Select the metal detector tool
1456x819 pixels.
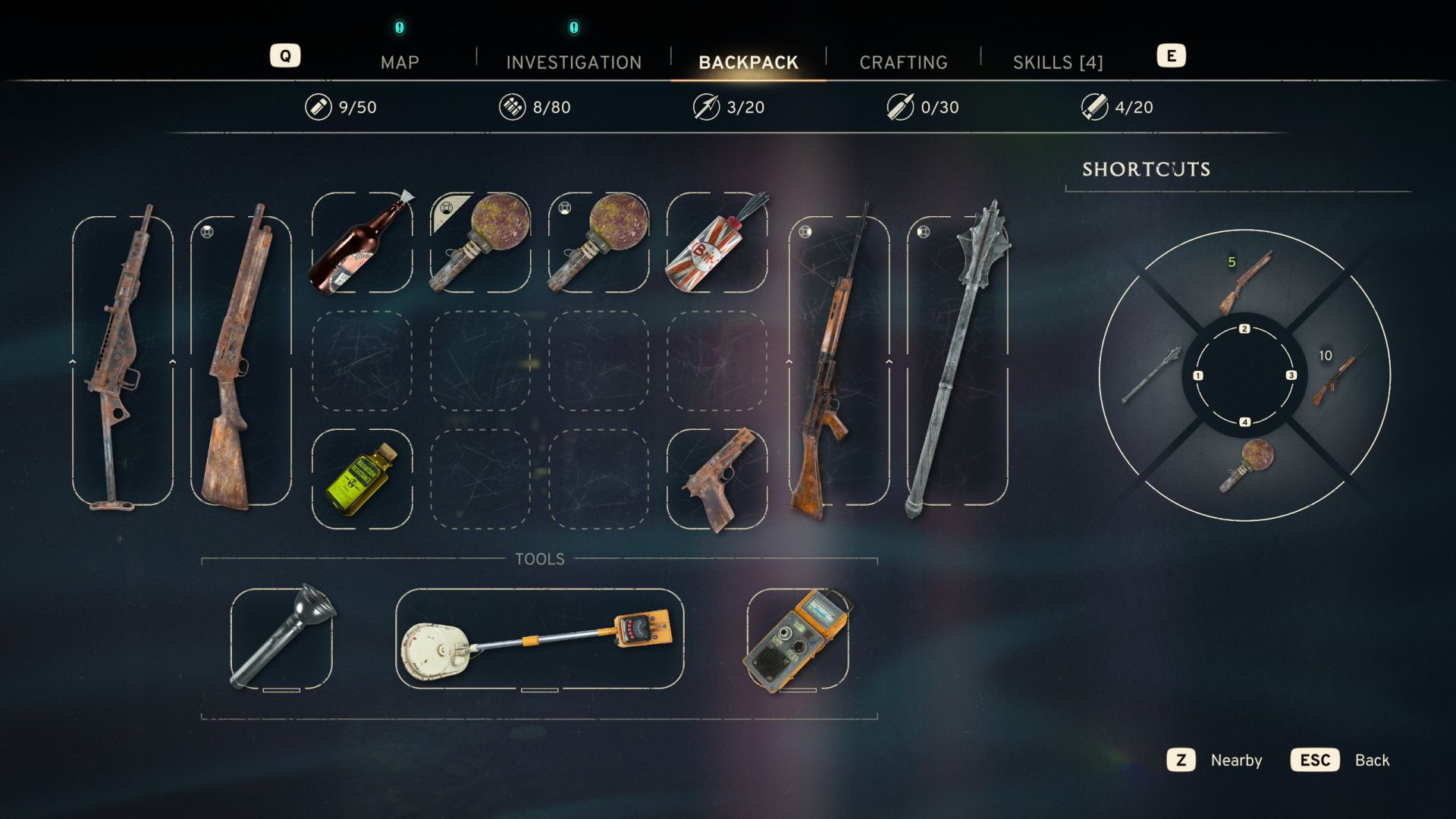[x=539, y=639]
